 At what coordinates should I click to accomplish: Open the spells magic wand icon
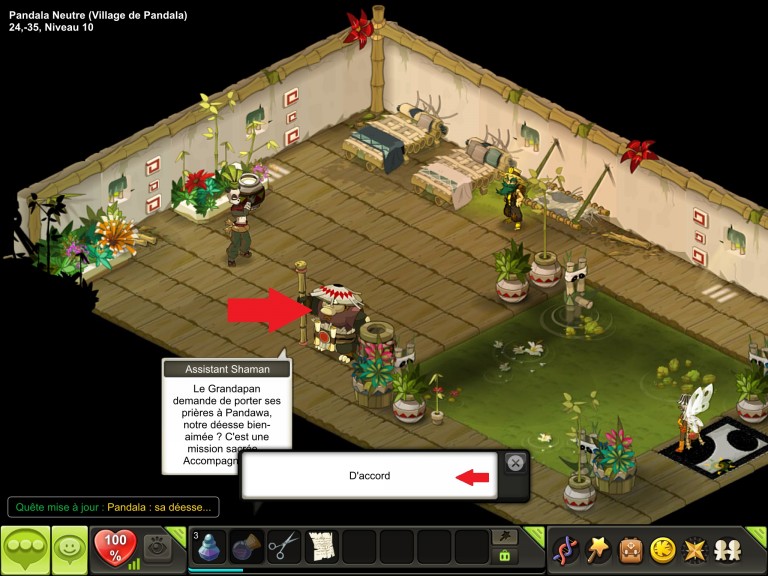(x=598, y=549)
